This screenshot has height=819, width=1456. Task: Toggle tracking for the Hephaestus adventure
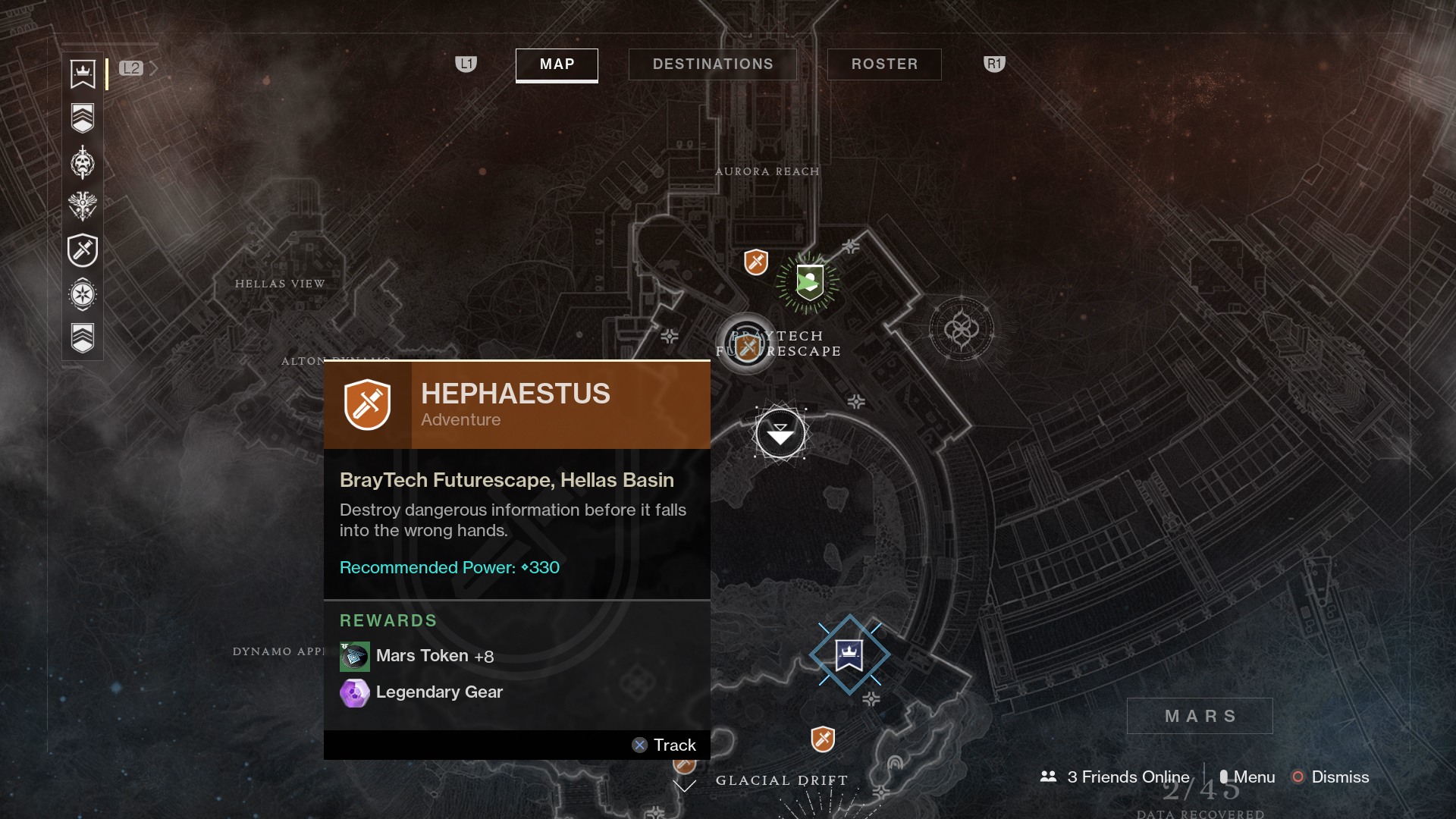[x=665, y=745]
